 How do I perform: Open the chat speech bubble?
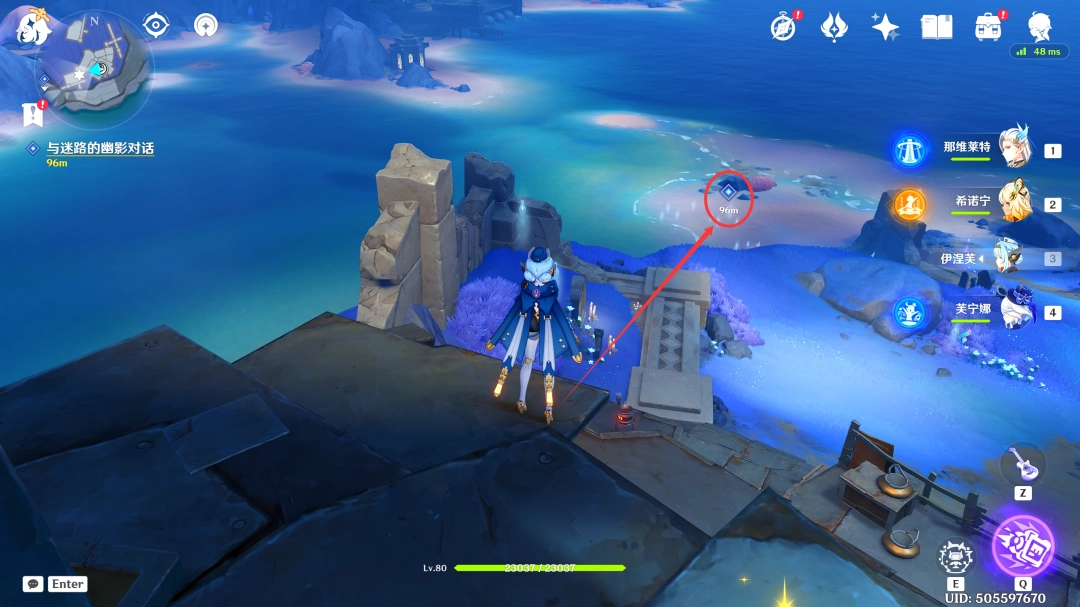tap(33, 584)
